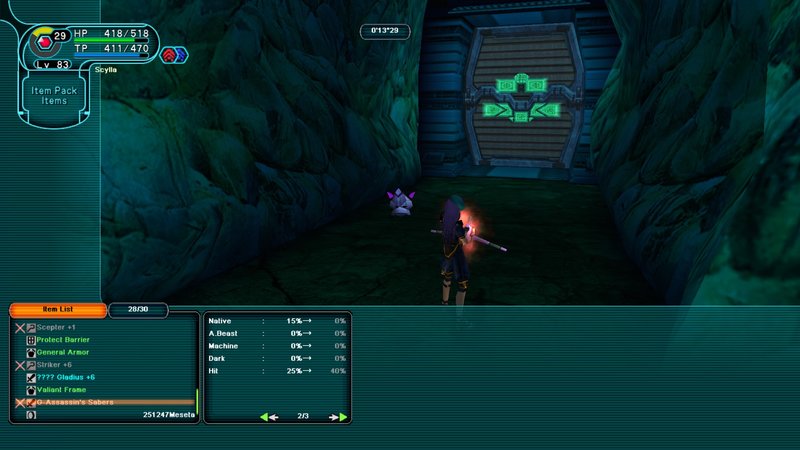800x450 pixels.
Task: Click the item list scrollbar
Action: click(x=197, y=400)
